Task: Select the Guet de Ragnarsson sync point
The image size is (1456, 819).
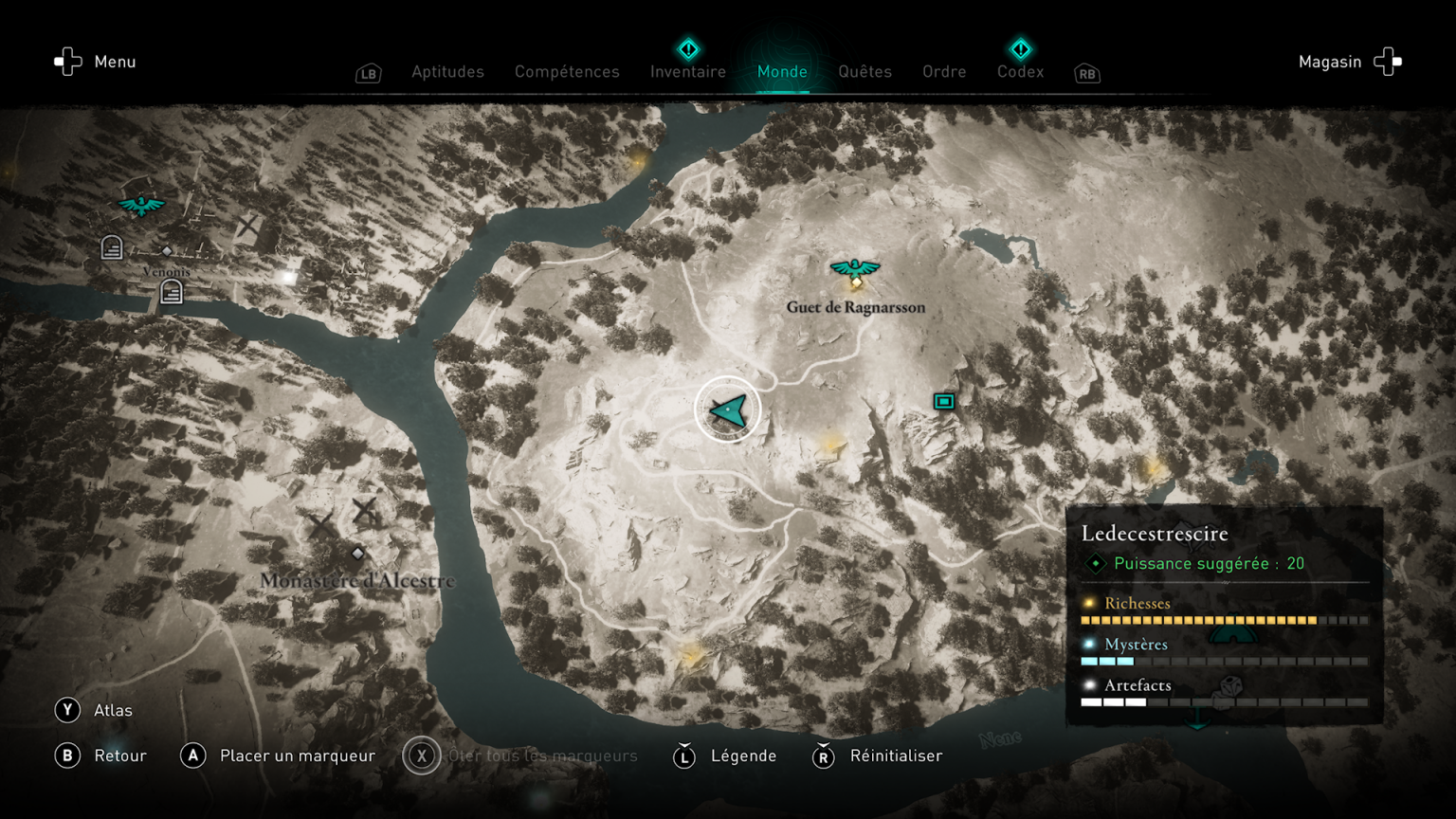Action: click(x=855, y=269)
